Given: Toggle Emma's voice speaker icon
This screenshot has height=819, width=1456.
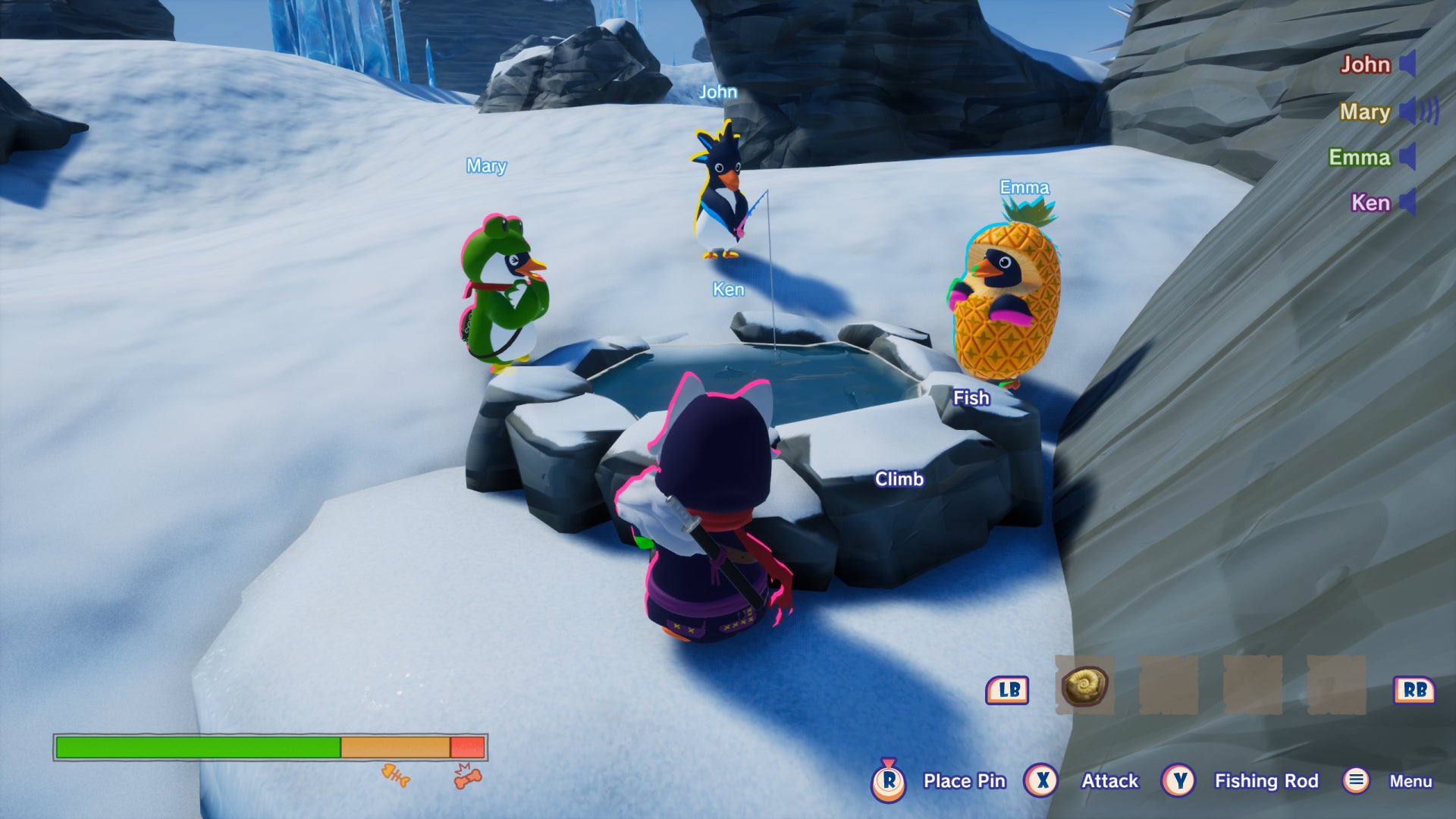Looking at the screenshot, I should point(1407,157).
